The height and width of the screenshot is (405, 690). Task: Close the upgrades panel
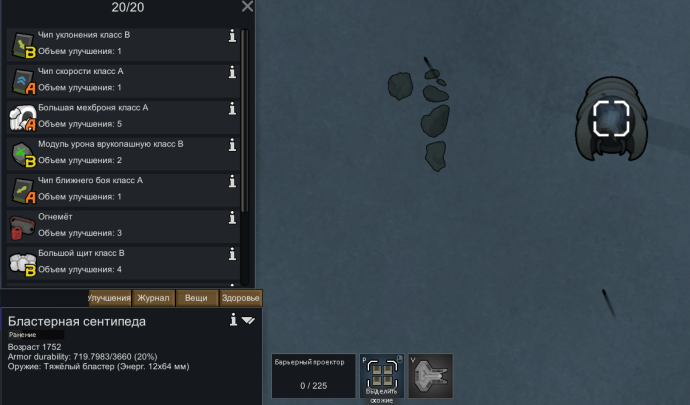248,7
